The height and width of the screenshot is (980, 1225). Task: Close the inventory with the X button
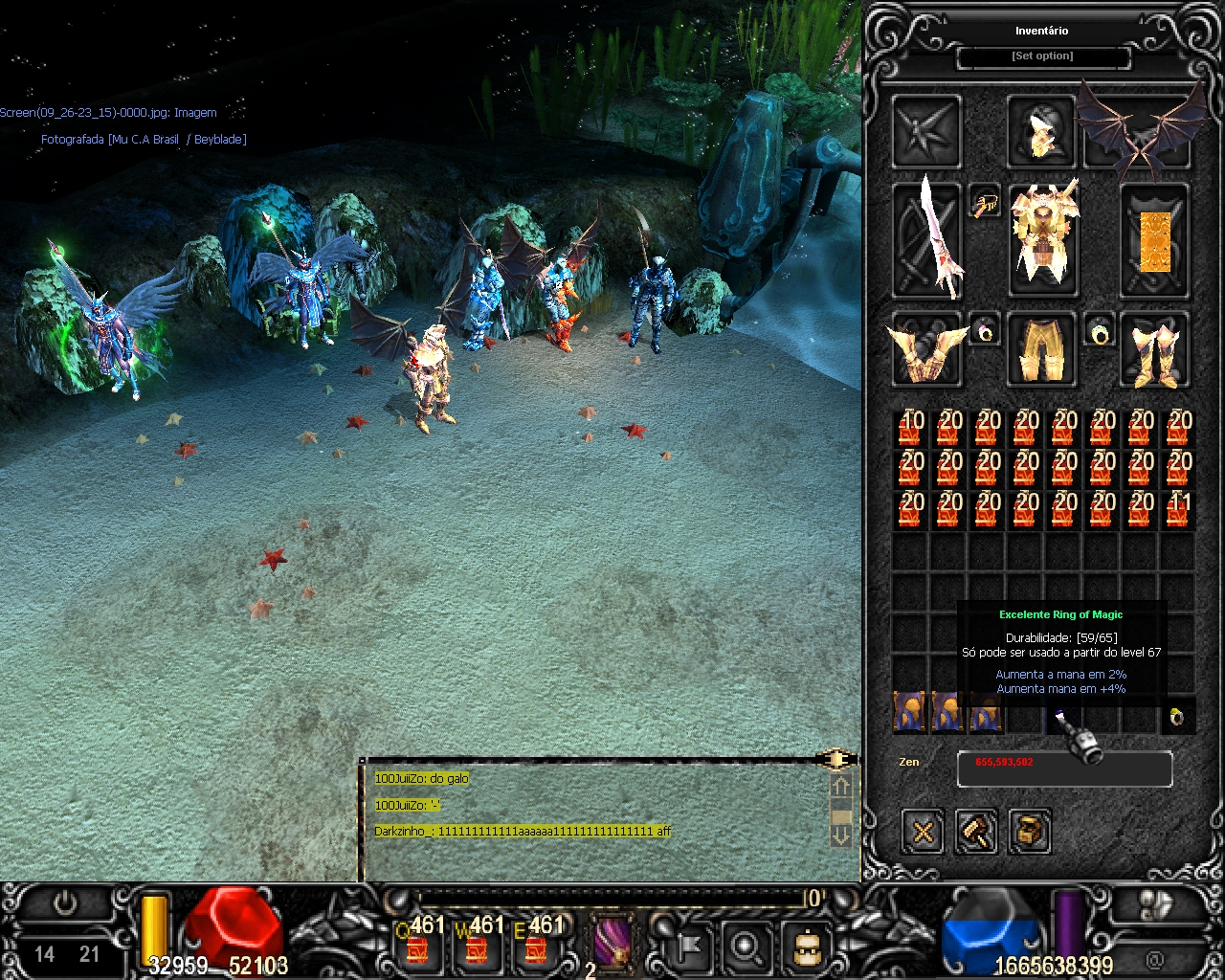pos(923,831)
